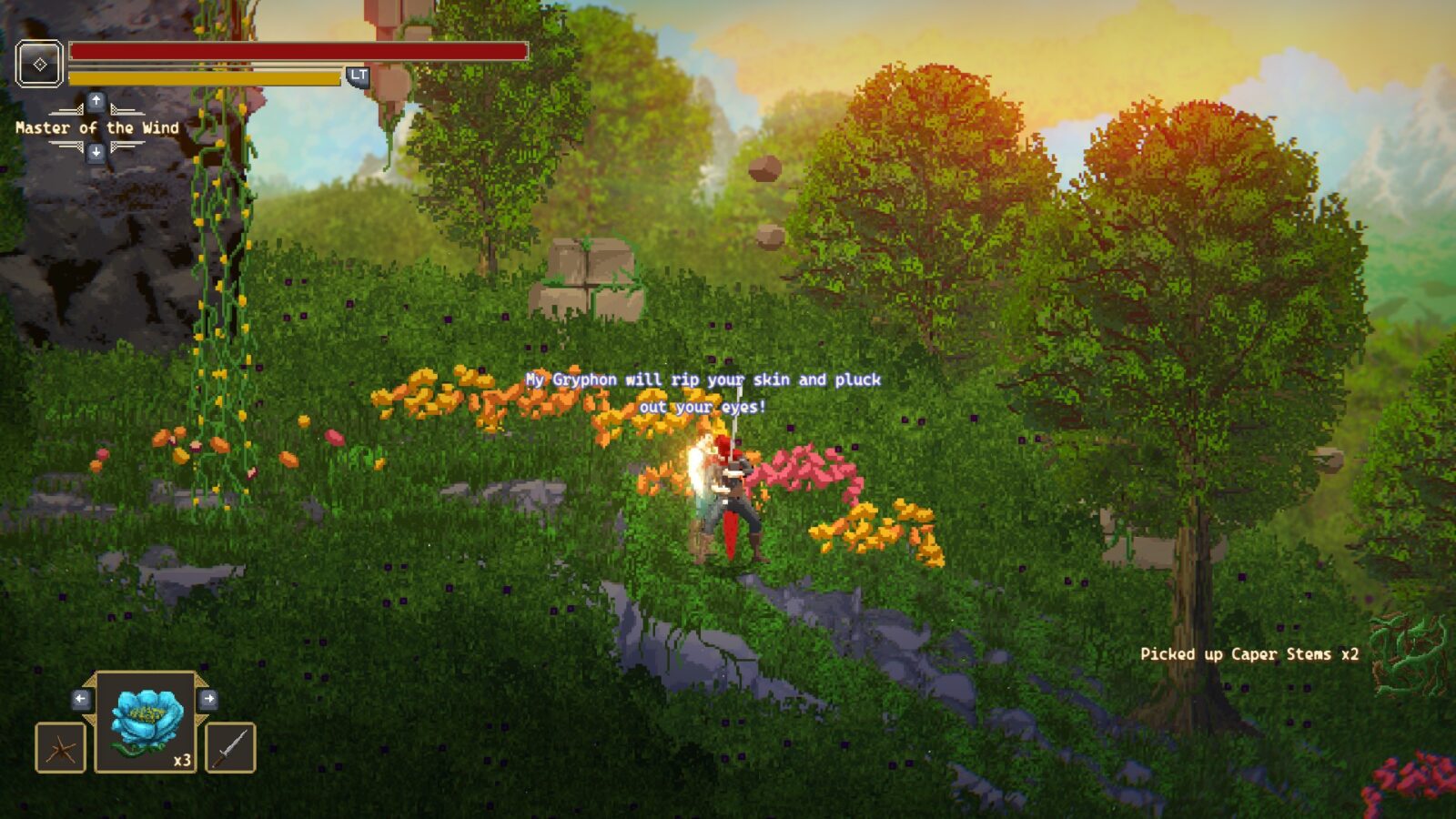The height and width of the screenshot is (819, 1456).
Task: Click the diamond emblem beside the health bar
Action: tap(39, 64)
